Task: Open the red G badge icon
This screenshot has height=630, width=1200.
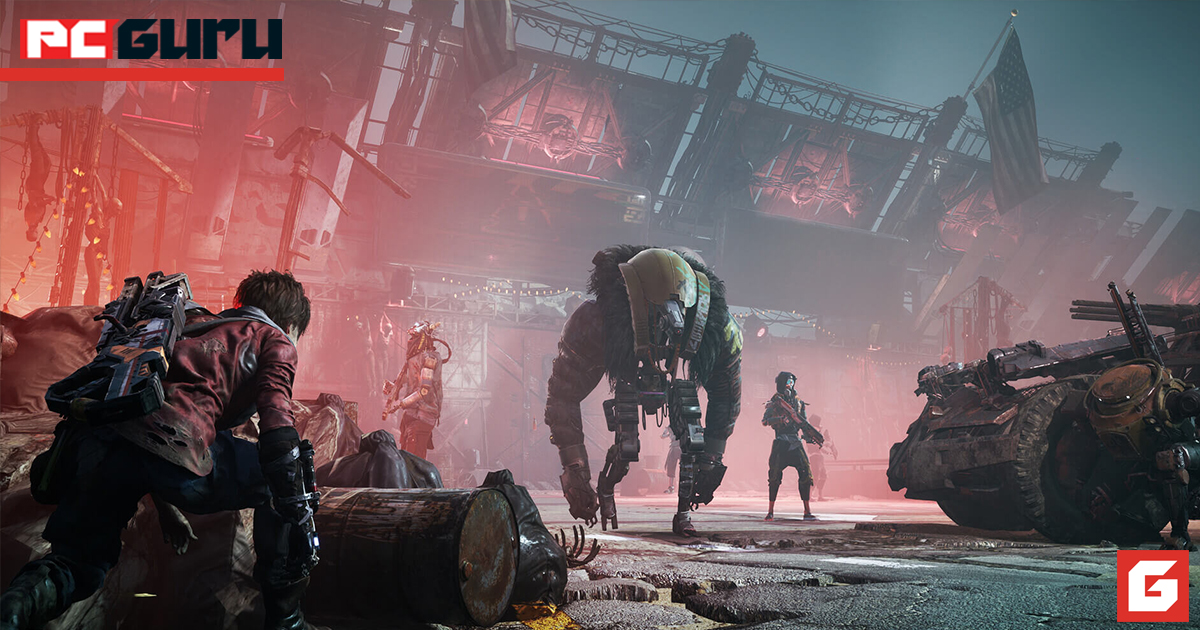Action: coord(1152,585)
